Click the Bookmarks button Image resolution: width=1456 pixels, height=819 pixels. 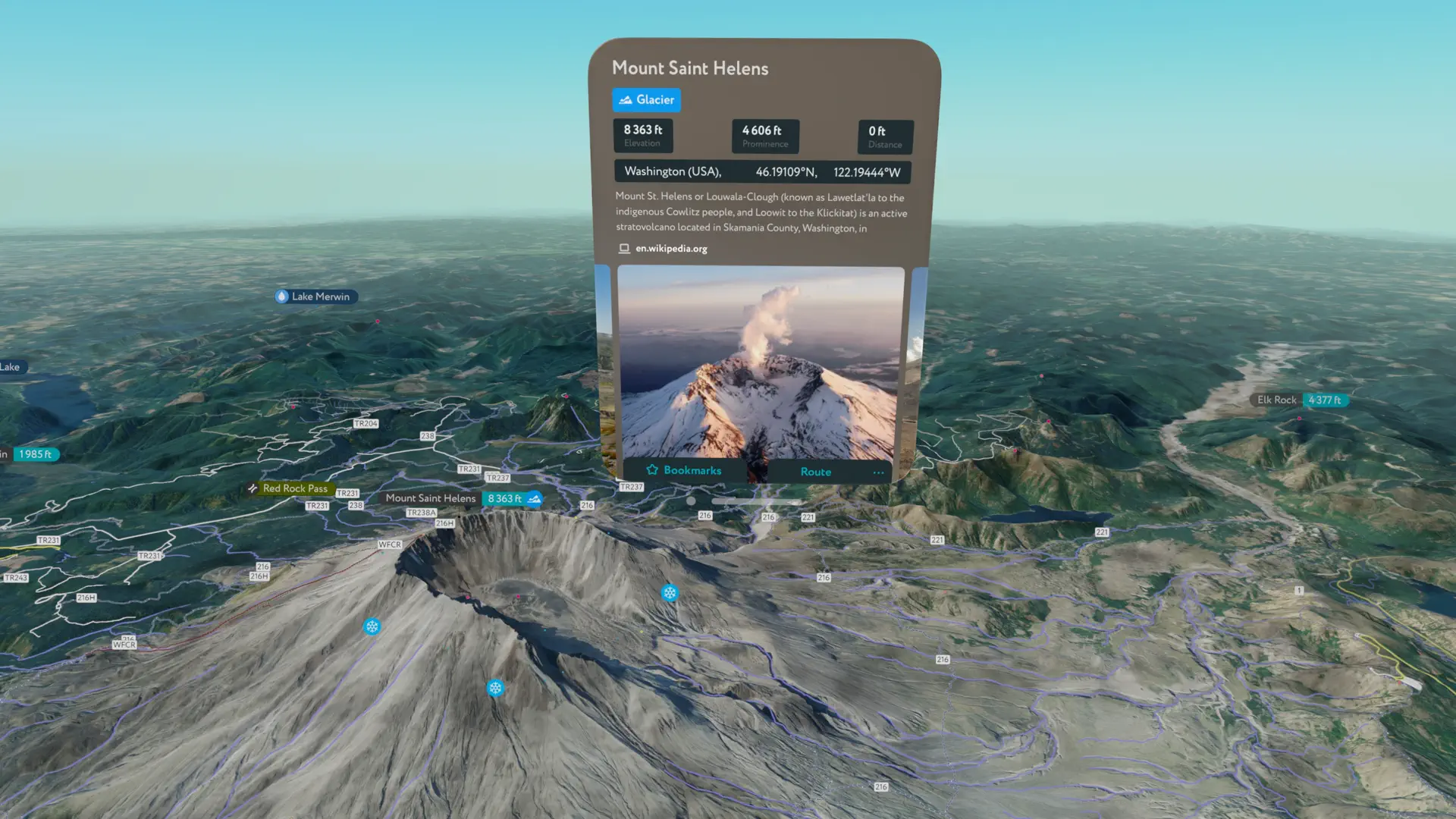point(692,470)
